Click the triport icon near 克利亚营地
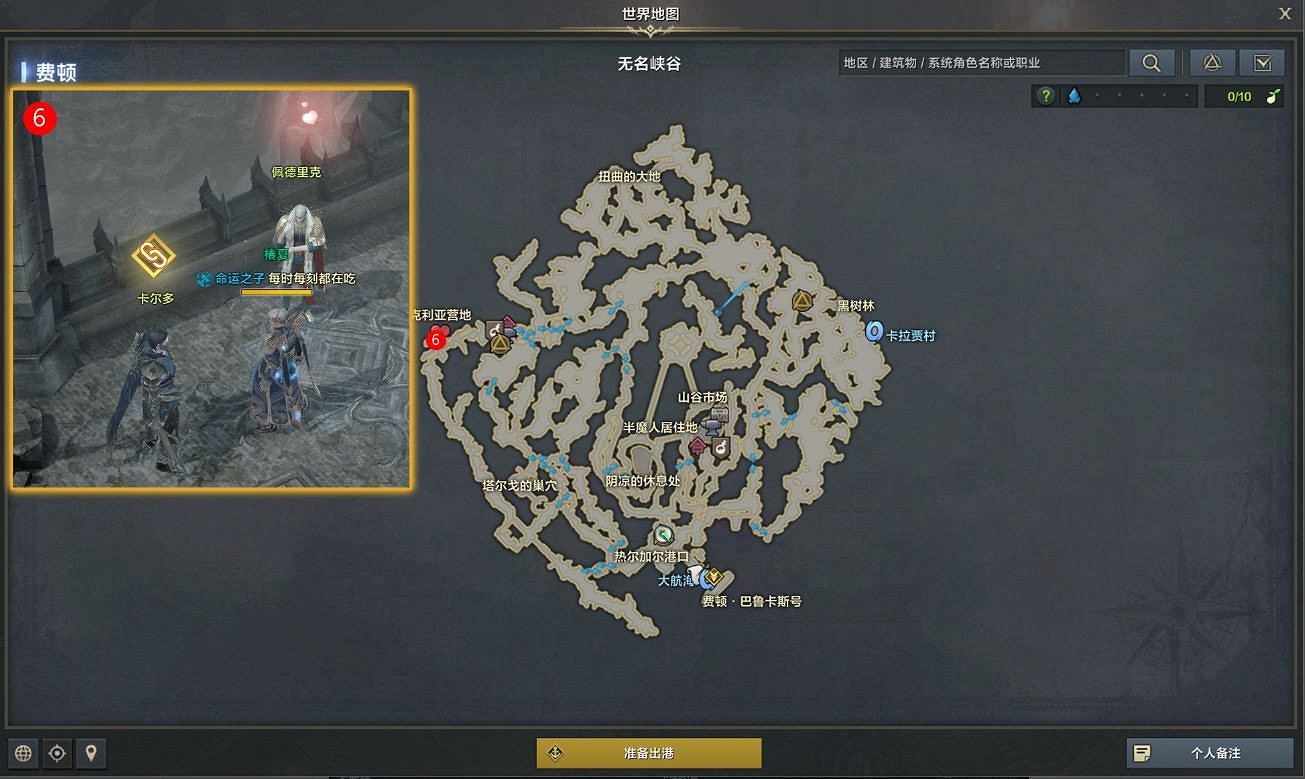The width and height of the screenshot is (1305, 779). (x=500, y=344)
